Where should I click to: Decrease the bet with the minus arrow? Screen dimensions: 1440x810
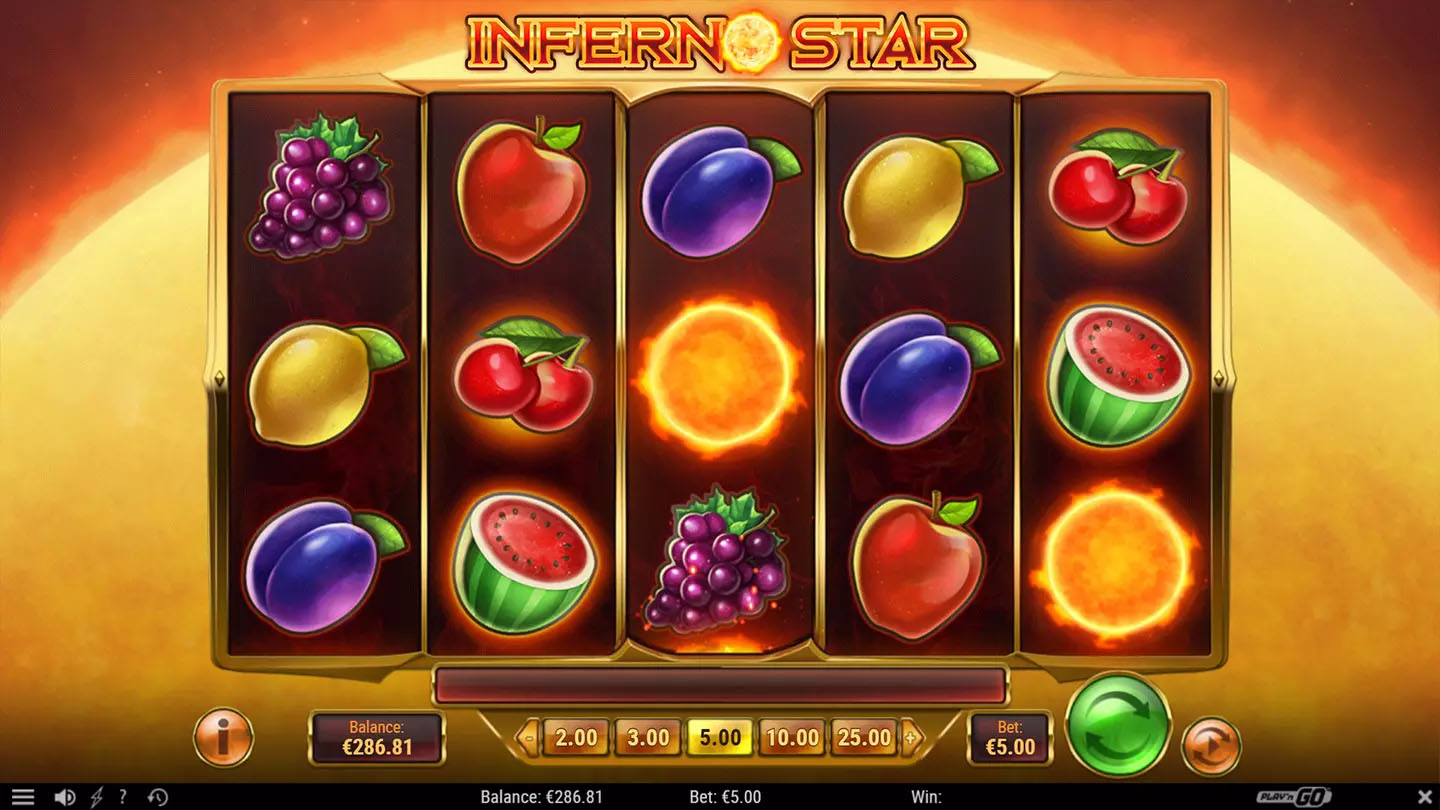[x=530, y=739]
